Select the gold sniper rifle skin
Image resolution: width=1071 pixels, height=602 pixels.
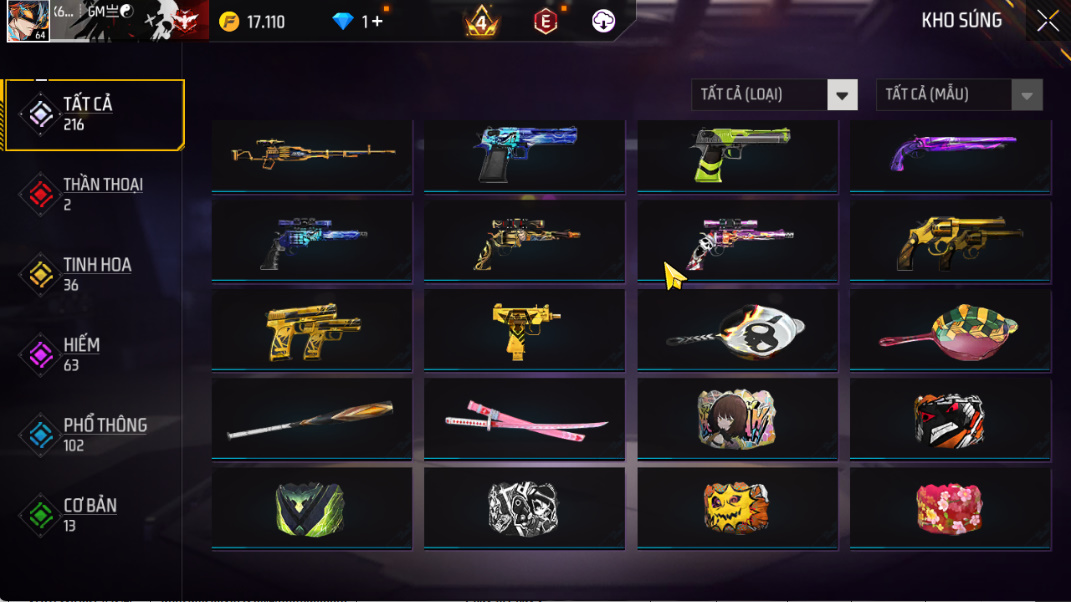(x=312, y=154)
